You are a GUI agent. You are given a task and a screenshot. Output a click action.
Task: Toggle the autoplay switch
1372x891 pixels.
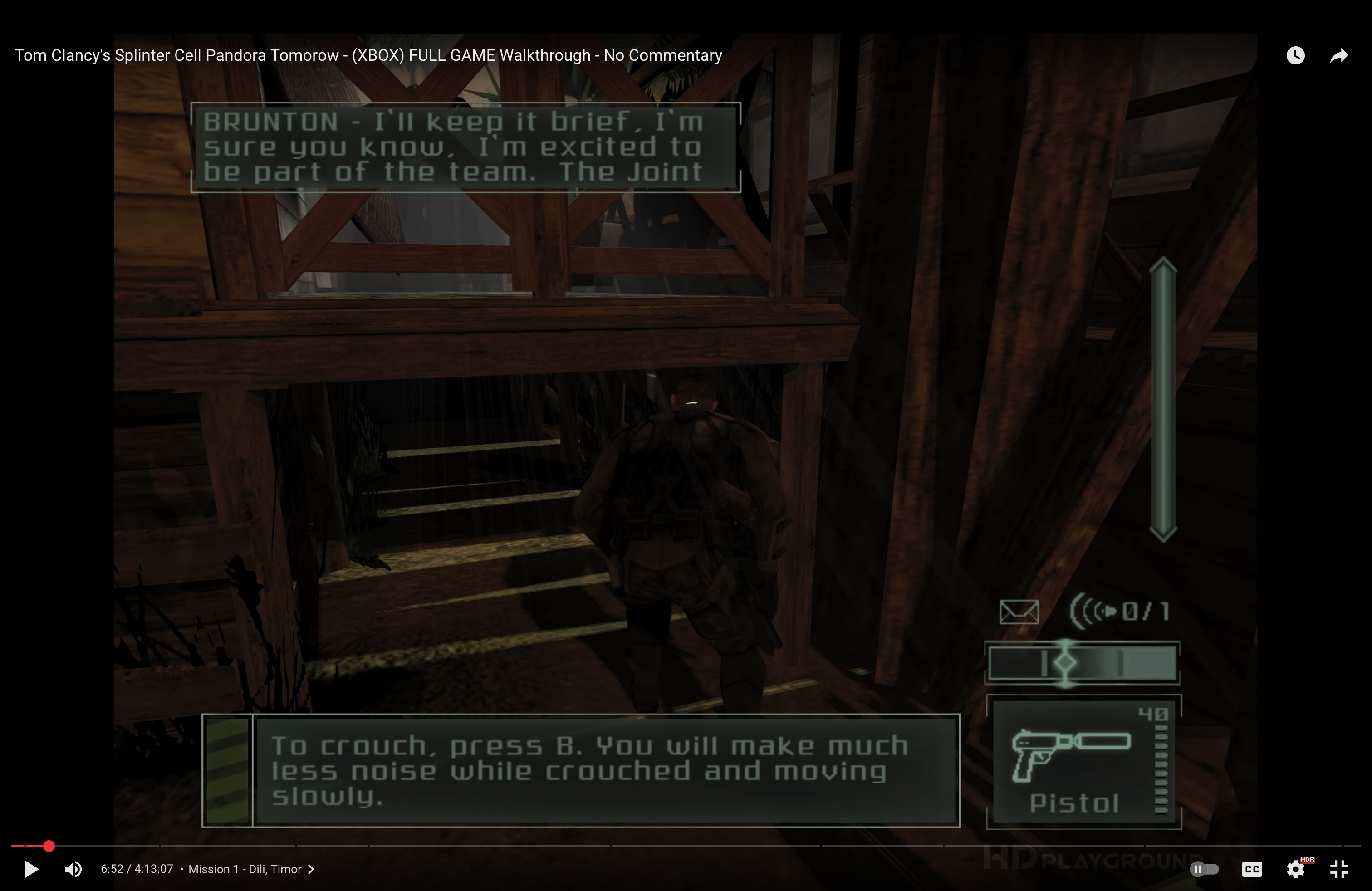point(1204,869)
